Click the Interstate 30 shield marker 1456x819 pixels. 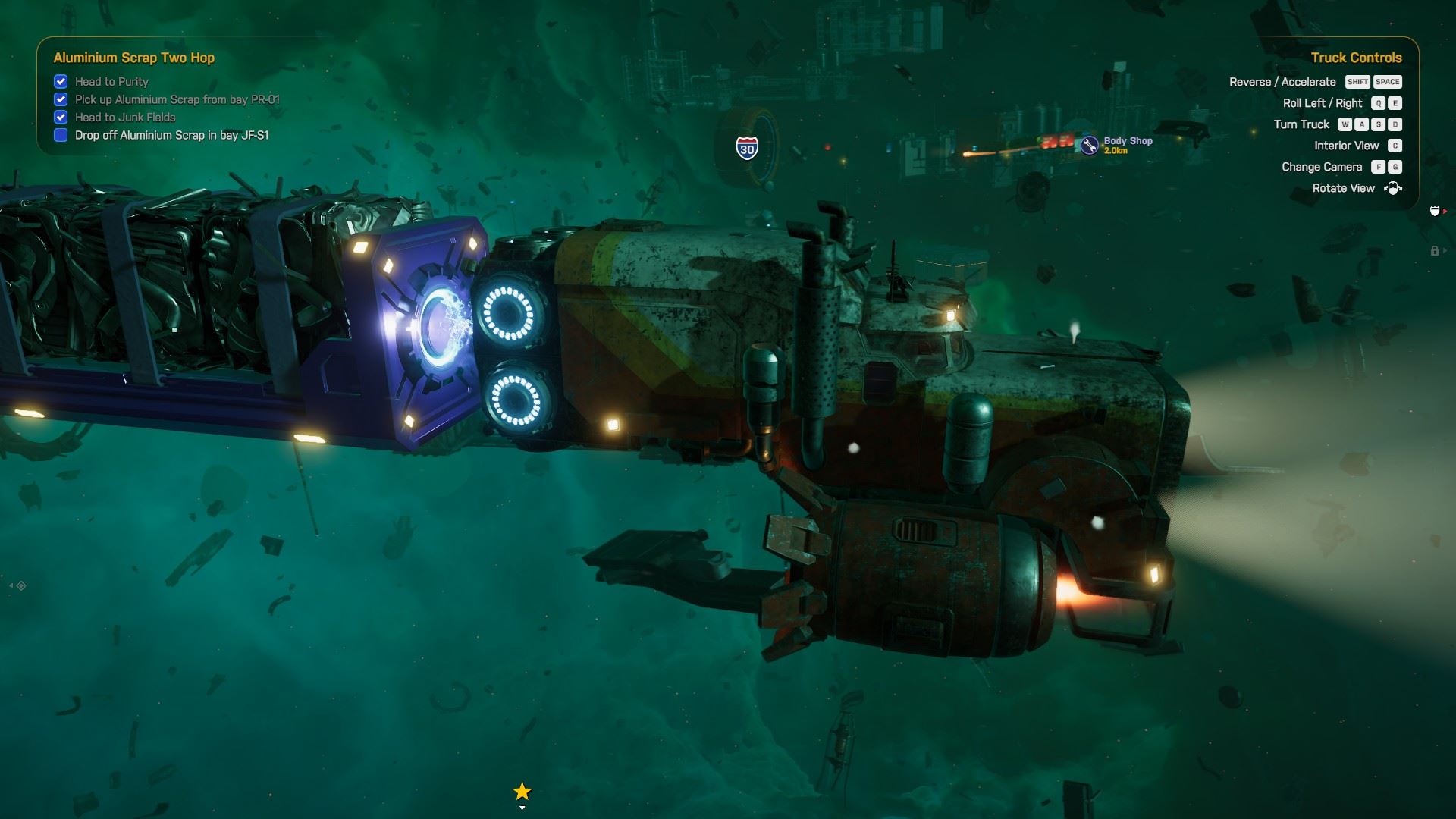pos(747,149)
